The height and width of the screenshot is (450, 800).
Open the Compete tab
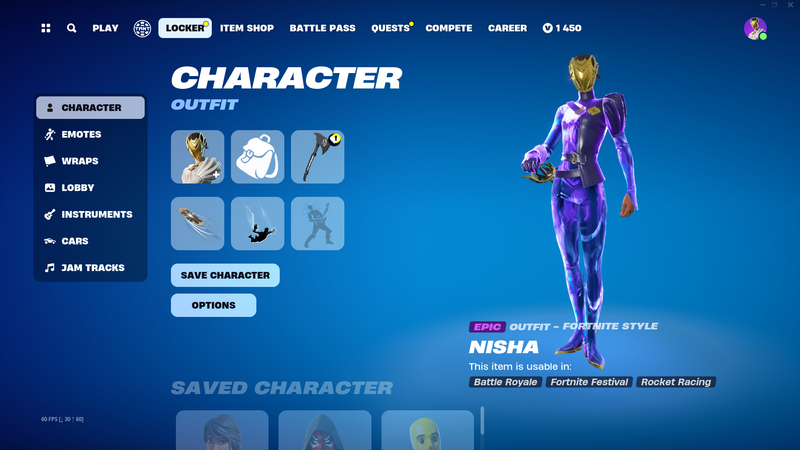click(449, 28)
